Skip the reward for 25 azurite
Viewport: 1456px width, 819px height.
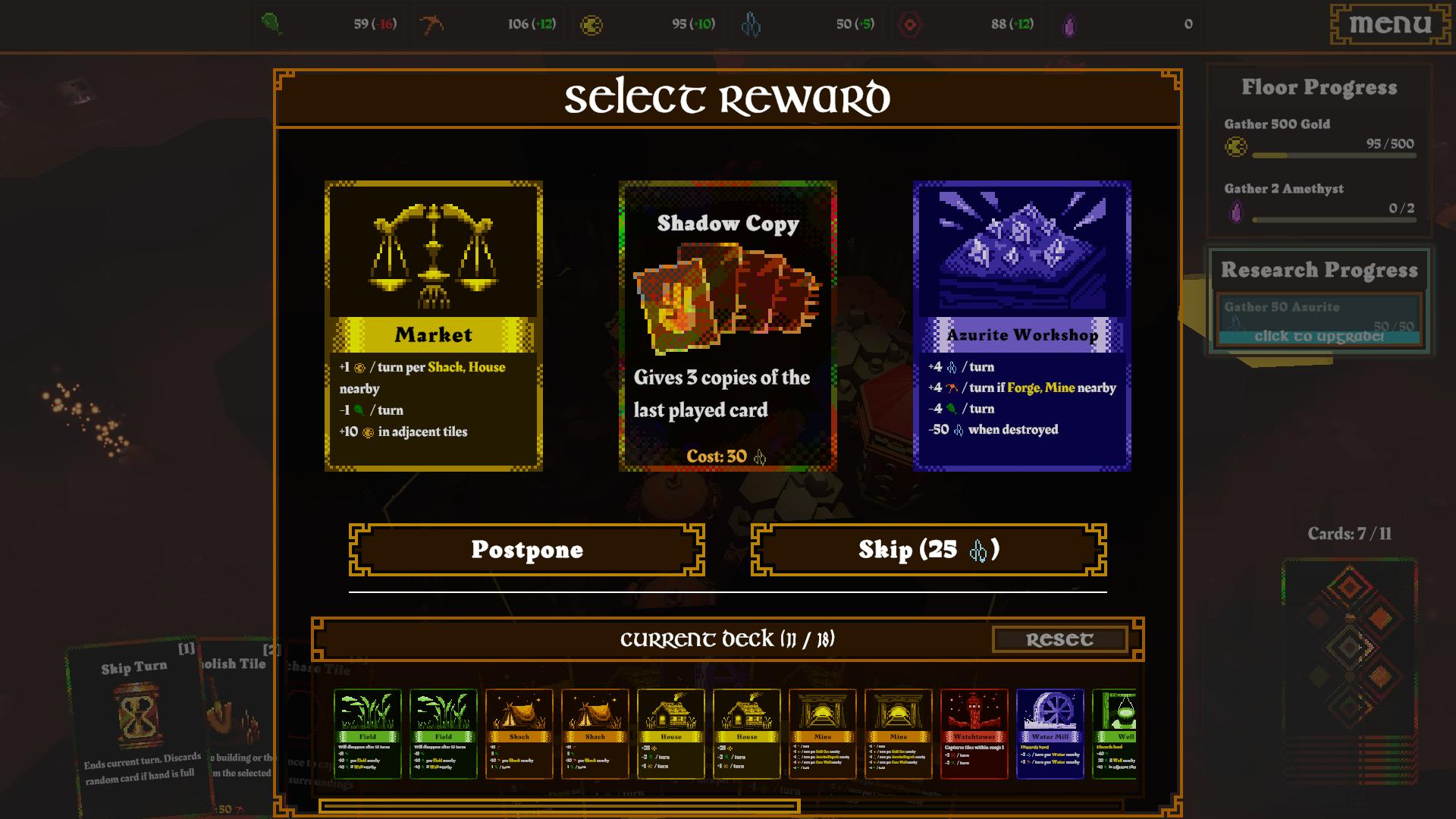coord(928,550)
